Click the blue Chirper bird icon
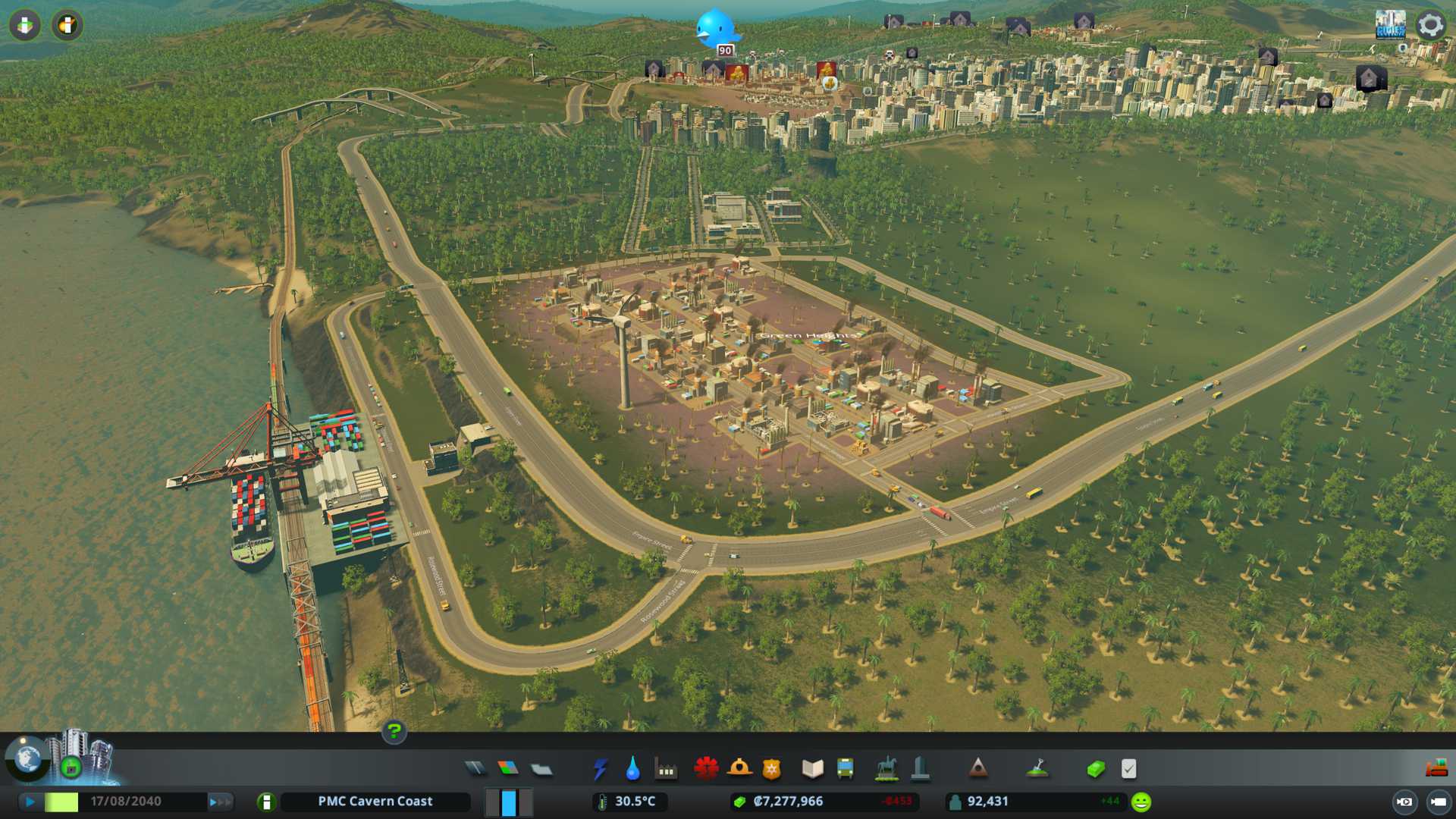Viewport: 1456px width, 819px height. [716, 29]
